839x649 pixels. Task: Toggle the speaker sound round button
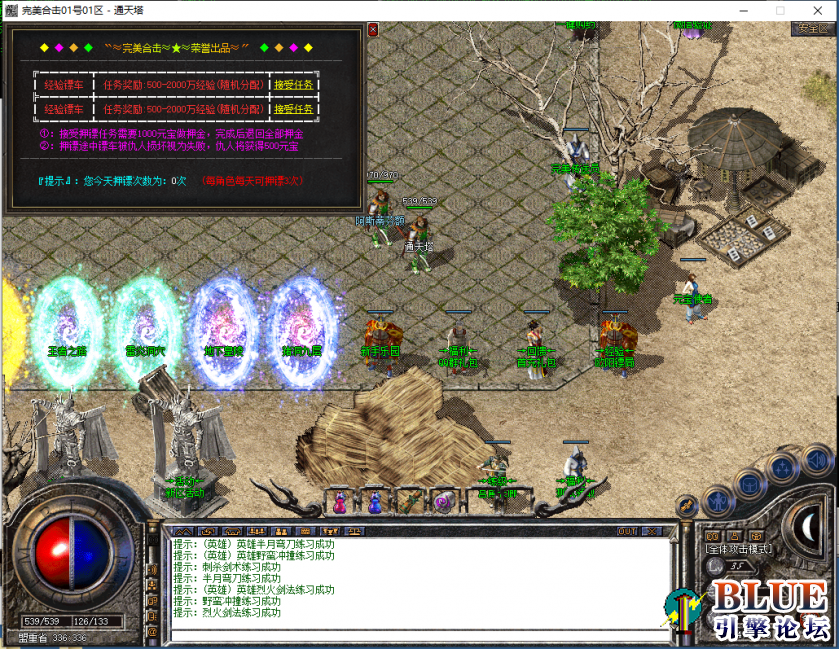coord(815,460)
